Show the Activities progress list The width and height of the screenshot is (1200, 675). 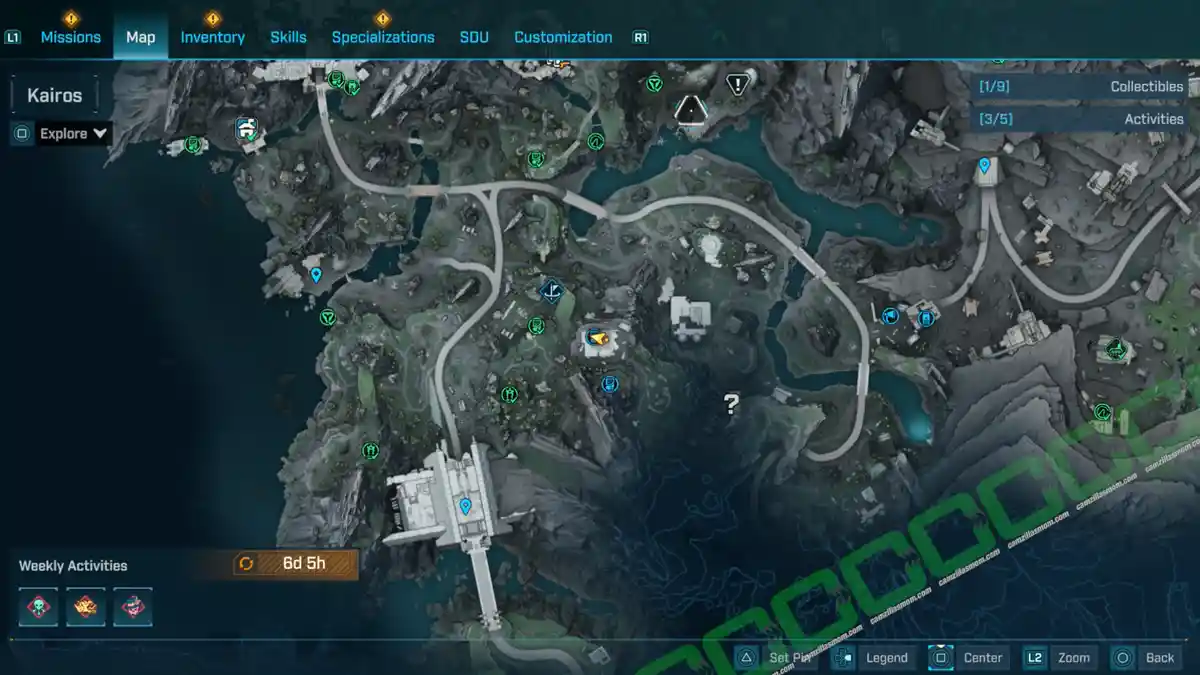pyautogui.click(x=1082, y=119)
